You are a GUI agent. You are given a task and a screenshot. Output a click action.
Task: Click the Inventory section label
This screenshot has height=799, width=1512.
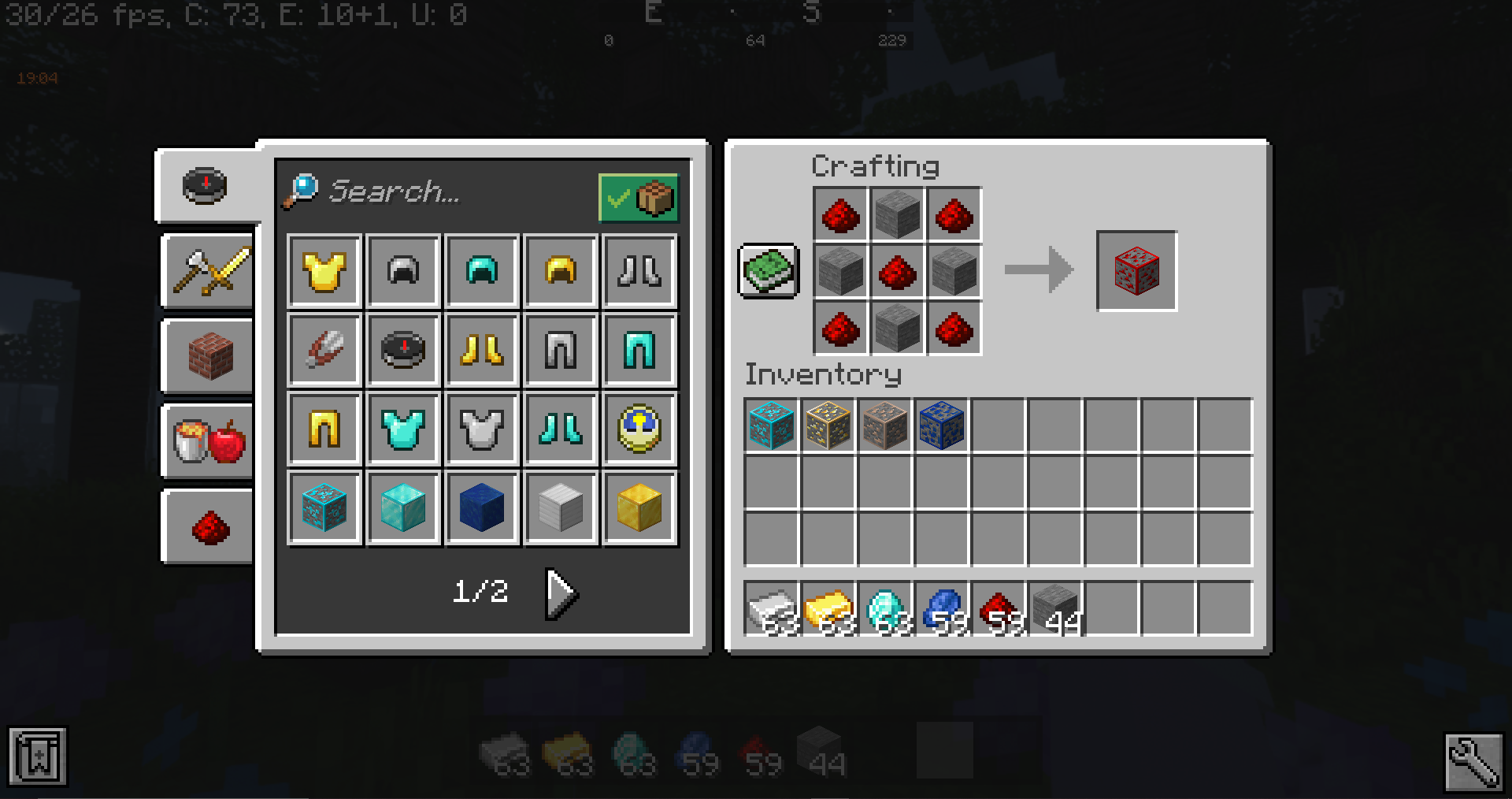coord(824,375)
